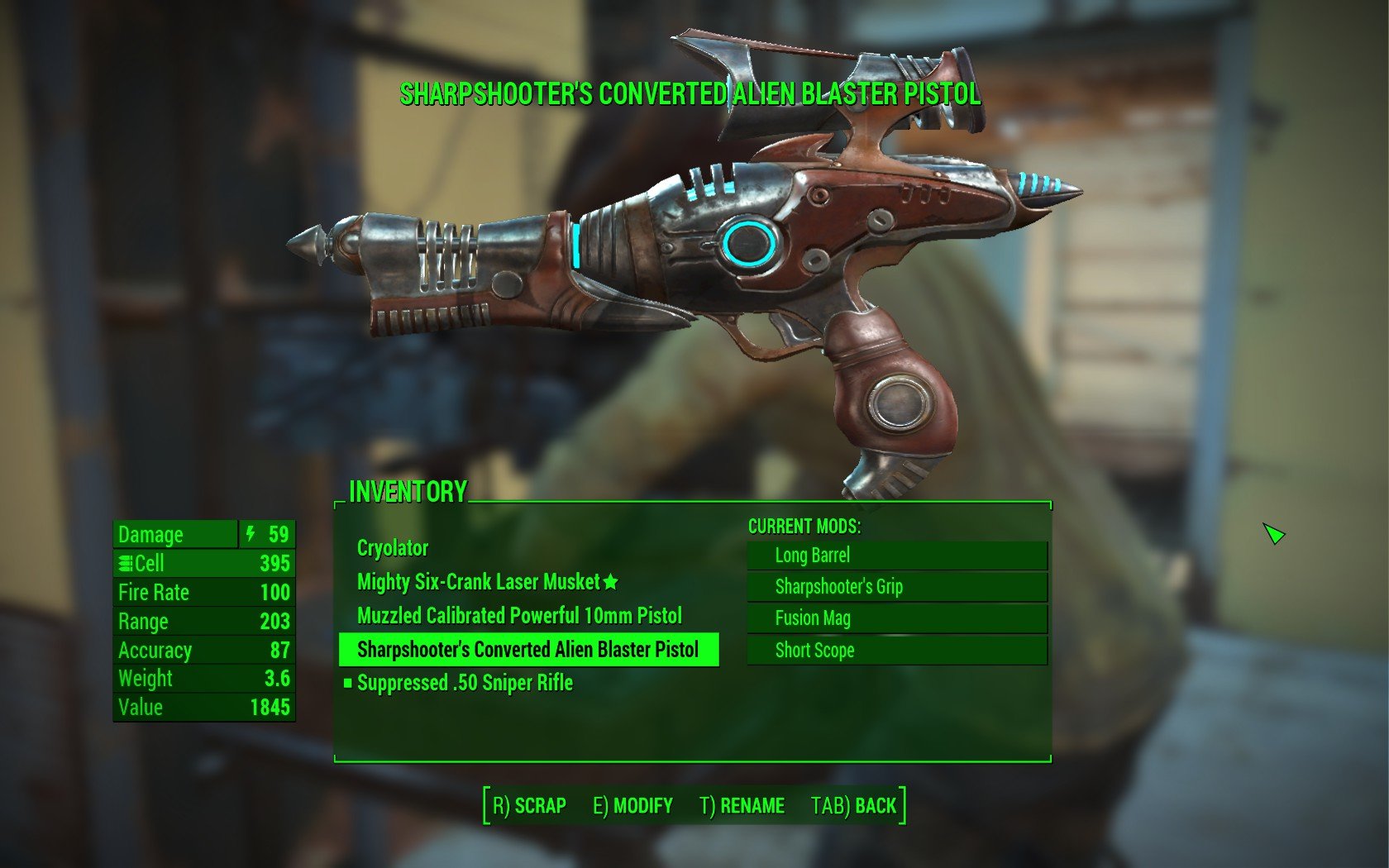Viewport: 1389px width, 868px height.
Task: Go back with the Back button
Action: click(854, 805)
